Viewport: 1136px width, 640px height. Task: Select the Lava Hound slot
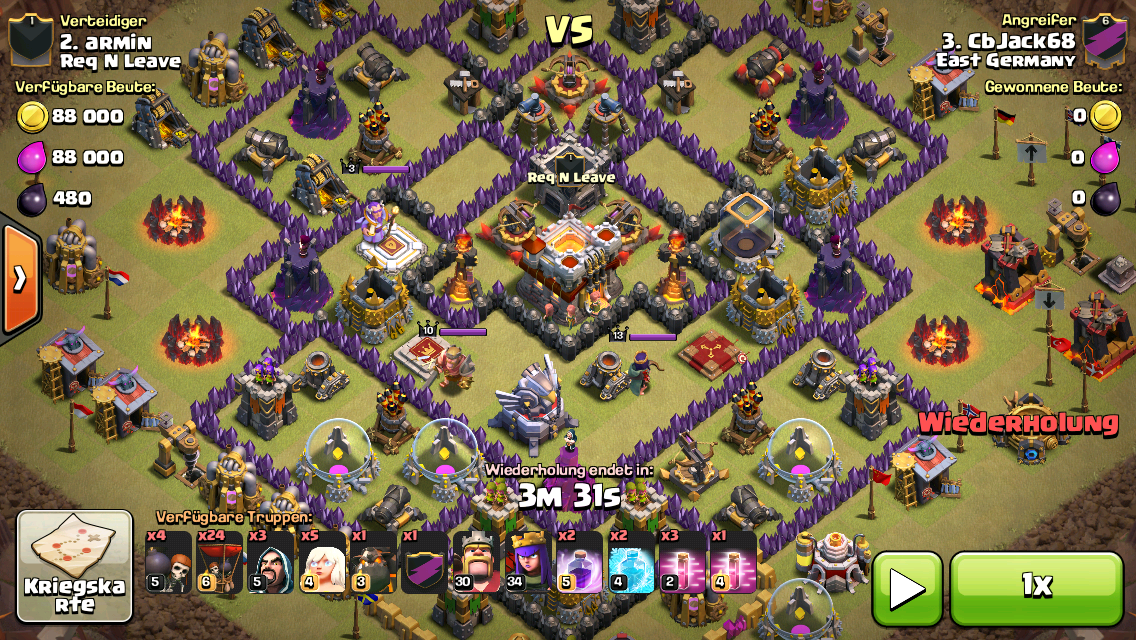374,563
